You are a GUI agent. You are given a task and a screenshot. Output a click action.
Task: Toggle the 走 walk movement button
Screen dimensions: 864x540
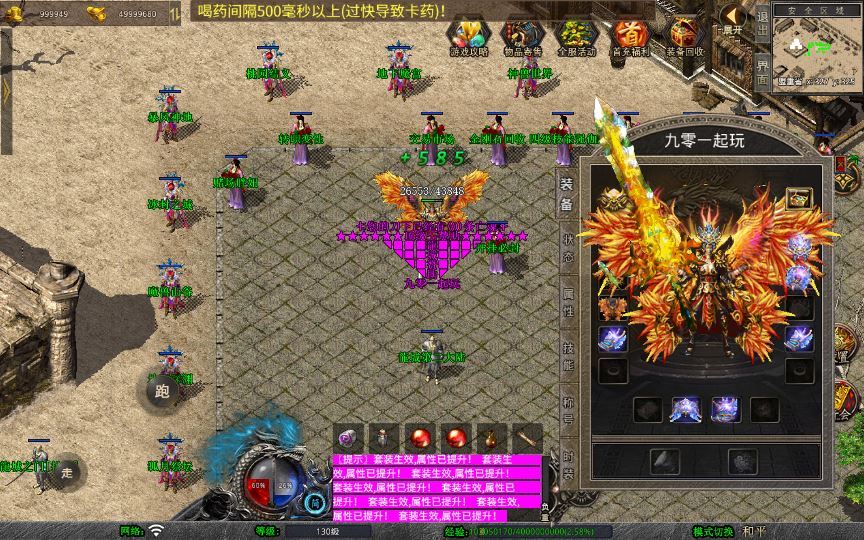tap(67, 472)
